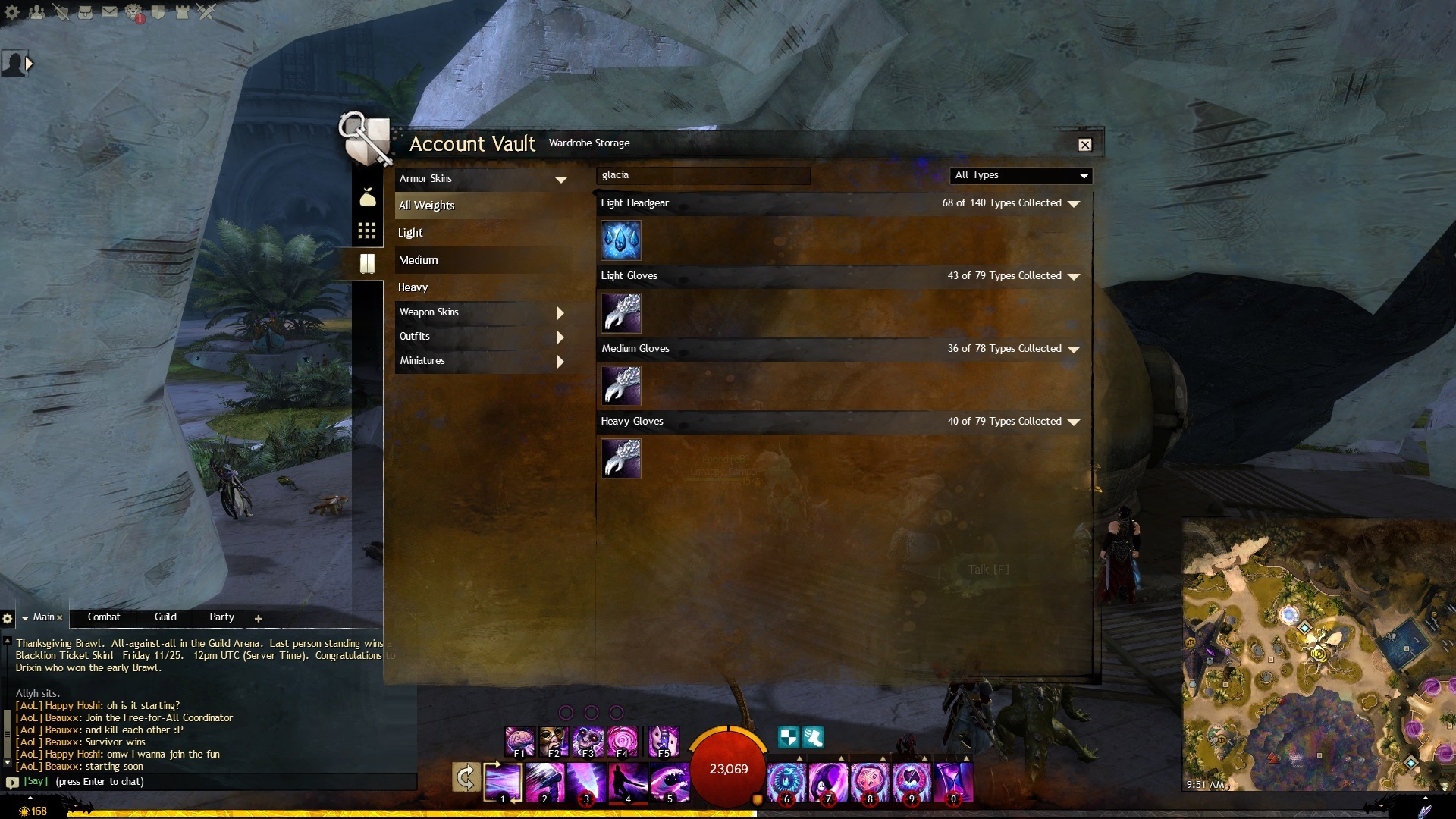The width and height of the screenshot is (1456, 819).
Task: Click the glacia search field
Action: [703, 176]
